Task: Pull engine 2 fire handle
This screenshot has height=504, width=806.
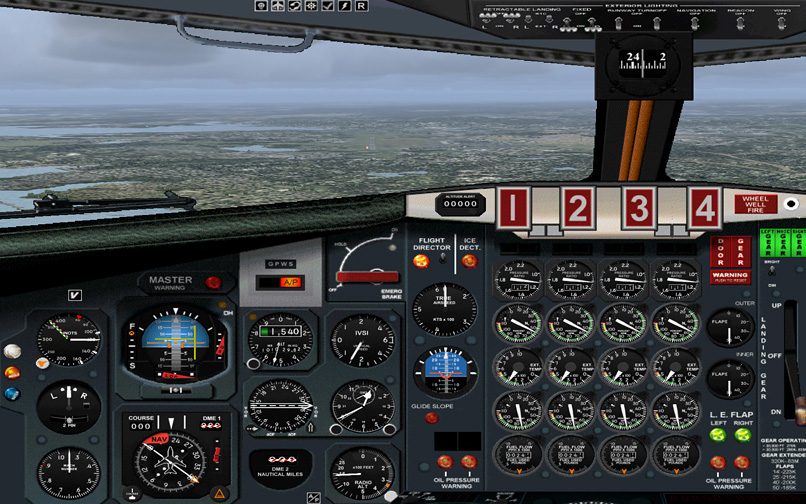Action: [577, 208]
